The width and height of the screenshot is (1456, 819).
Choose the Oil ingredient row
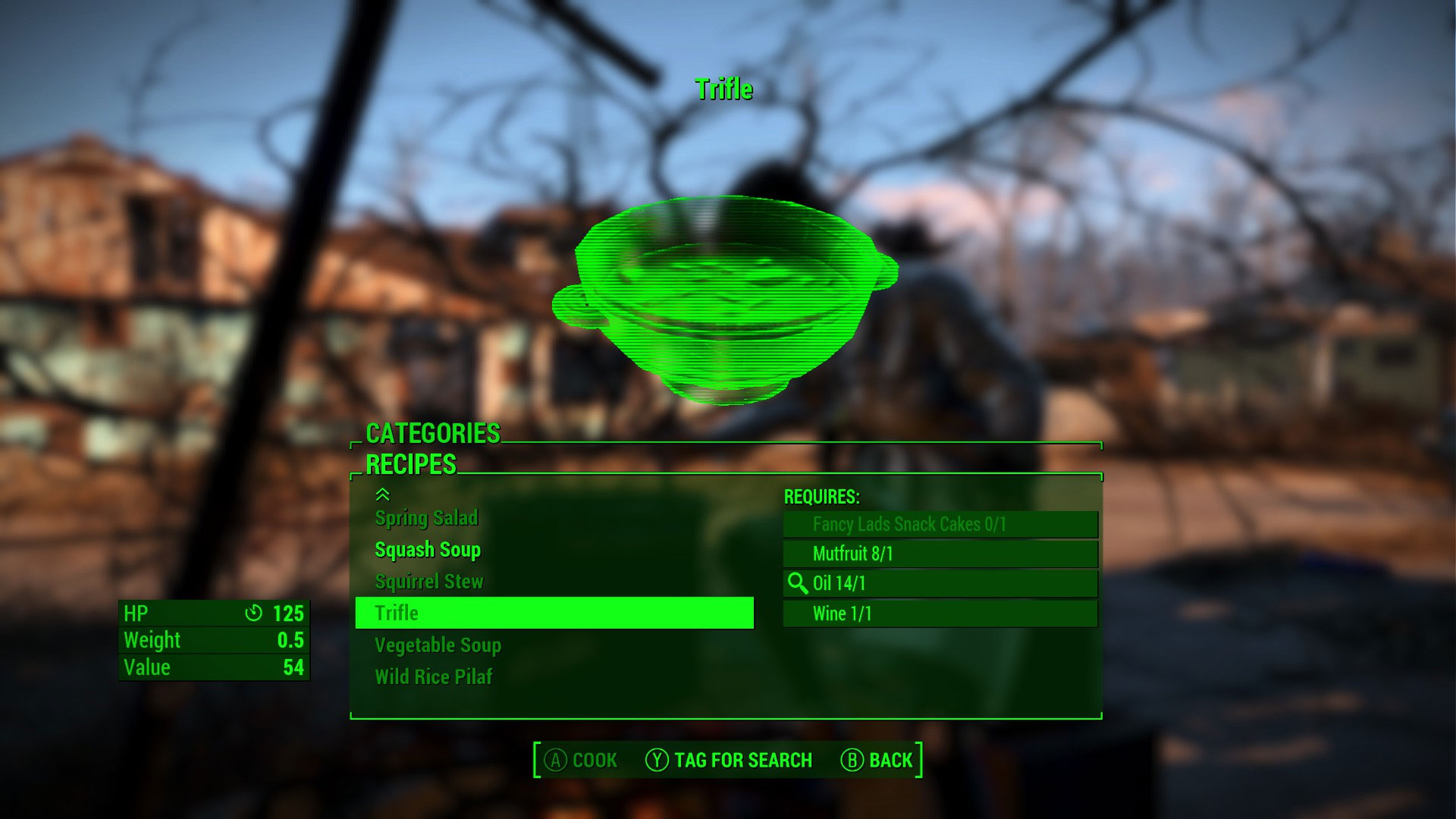(940, 583)
